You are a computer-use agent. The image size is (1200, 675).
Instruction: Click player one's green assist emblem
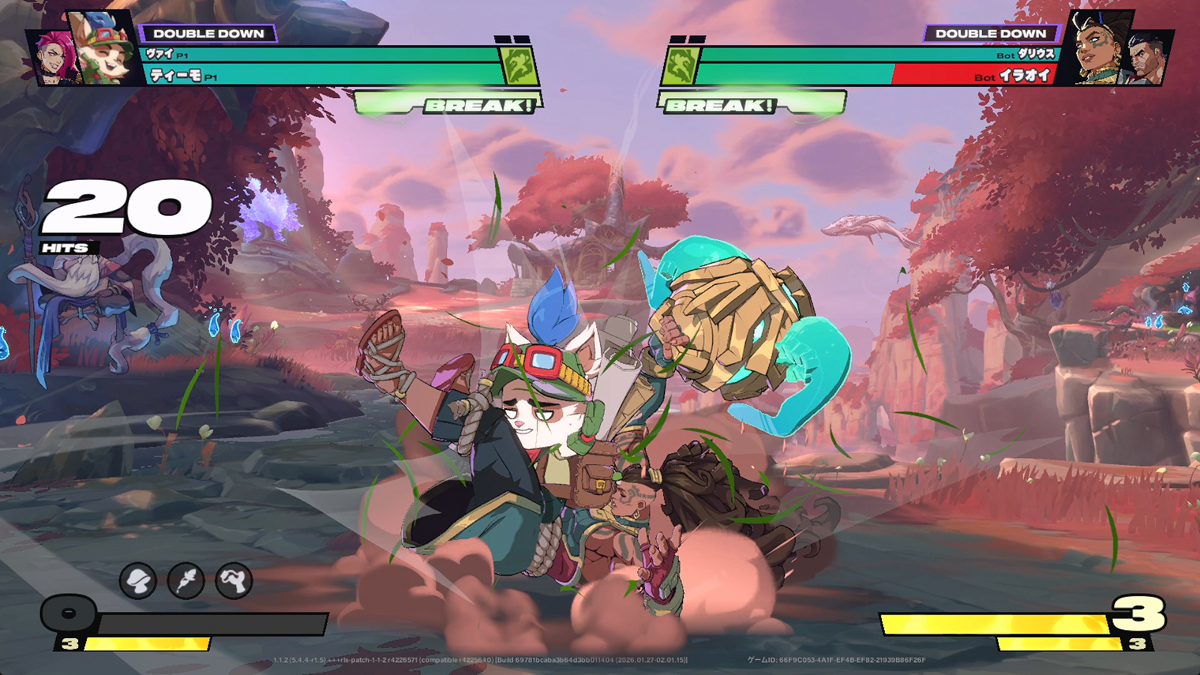pyautogui.click(x=520, y=66)
